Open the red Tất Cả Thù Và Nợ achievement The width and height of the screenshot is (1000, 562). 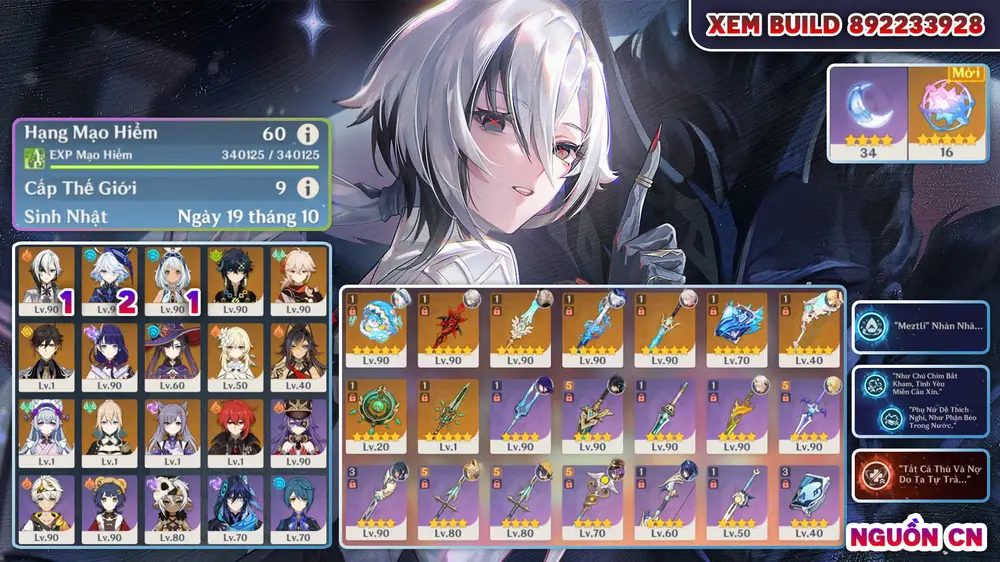[x=919, y=476]
